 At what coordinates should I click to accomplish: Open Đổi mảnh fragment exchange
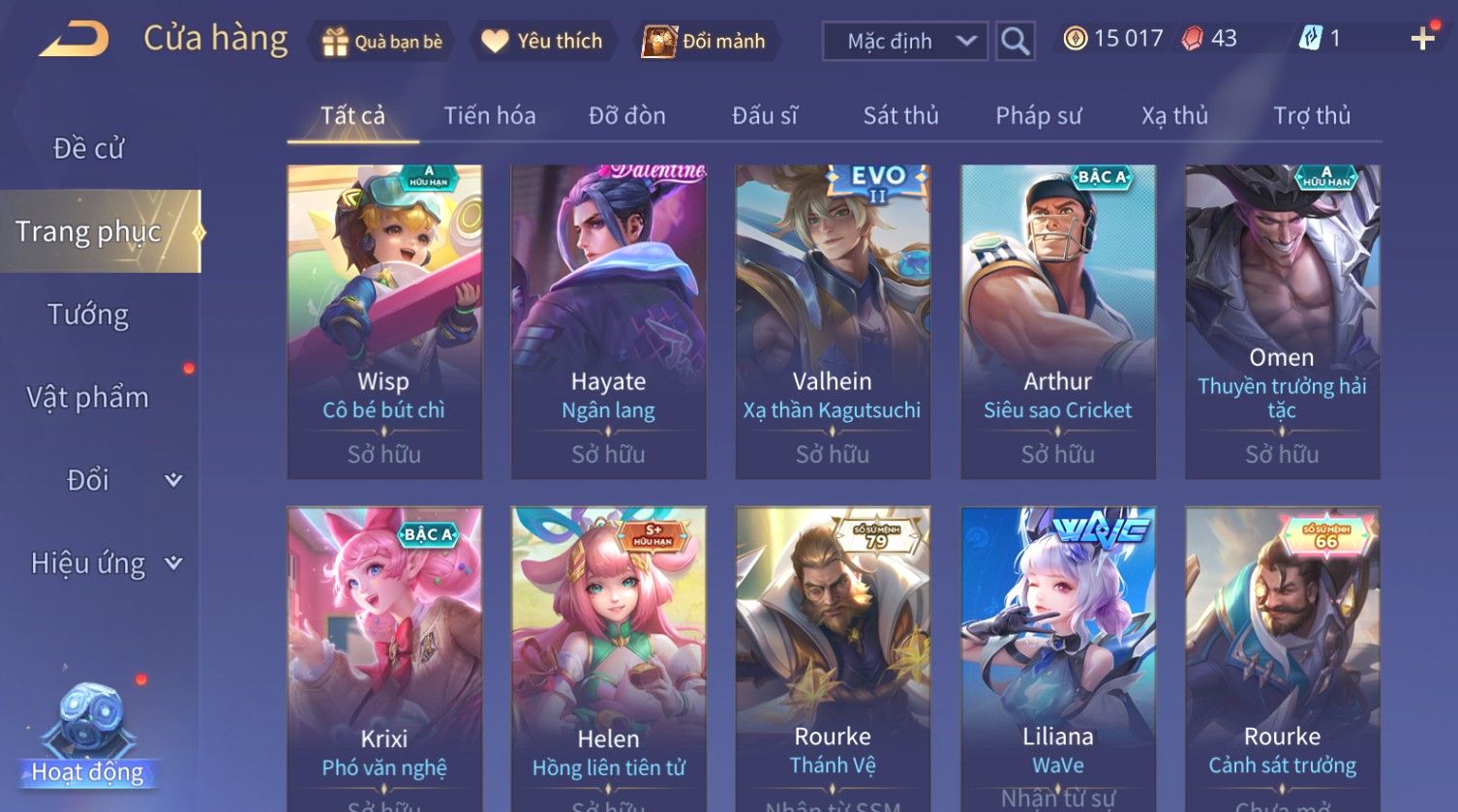click(705, 42)
